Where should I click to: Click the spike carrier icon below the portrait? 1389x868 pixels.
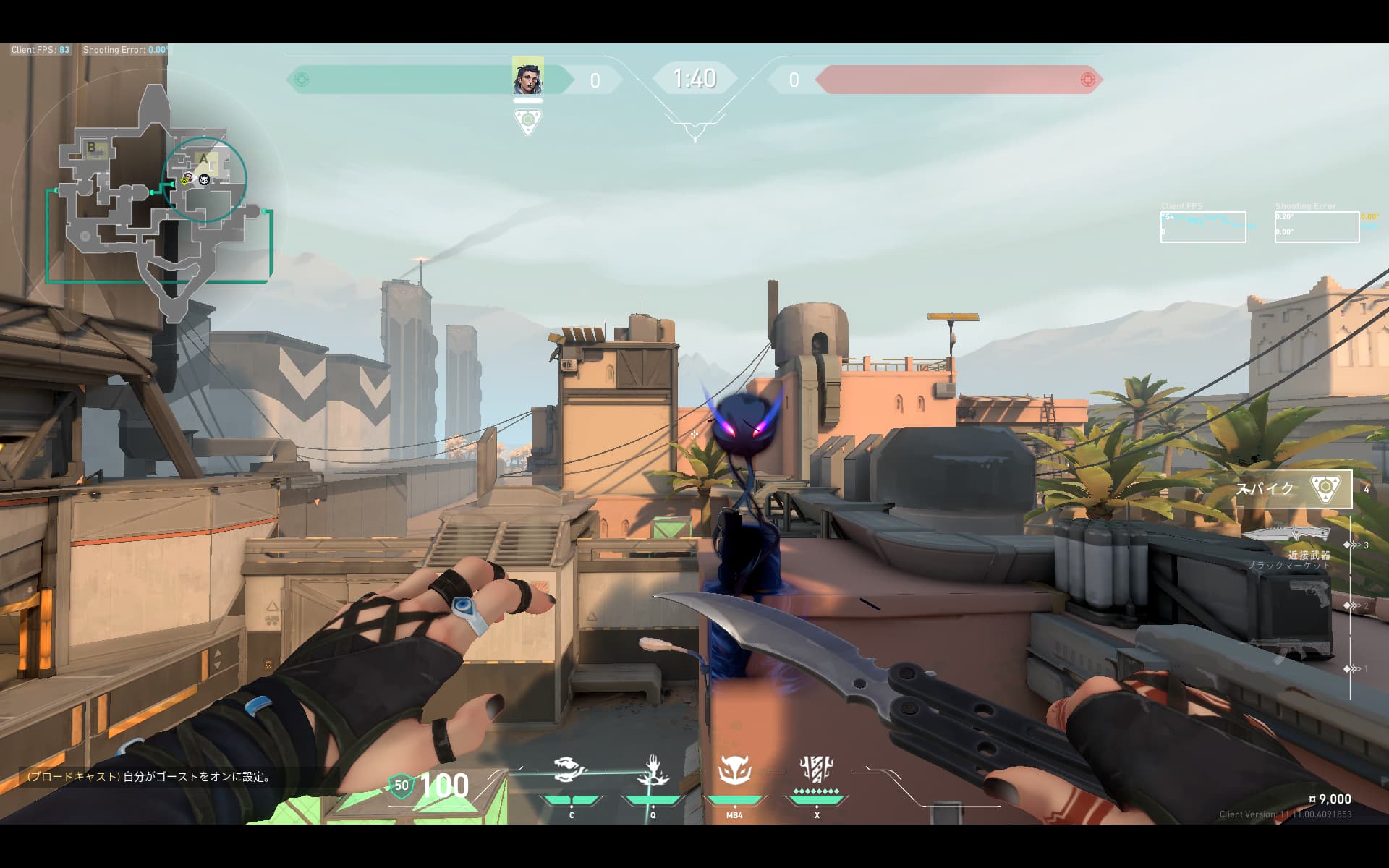coord(528,120)
